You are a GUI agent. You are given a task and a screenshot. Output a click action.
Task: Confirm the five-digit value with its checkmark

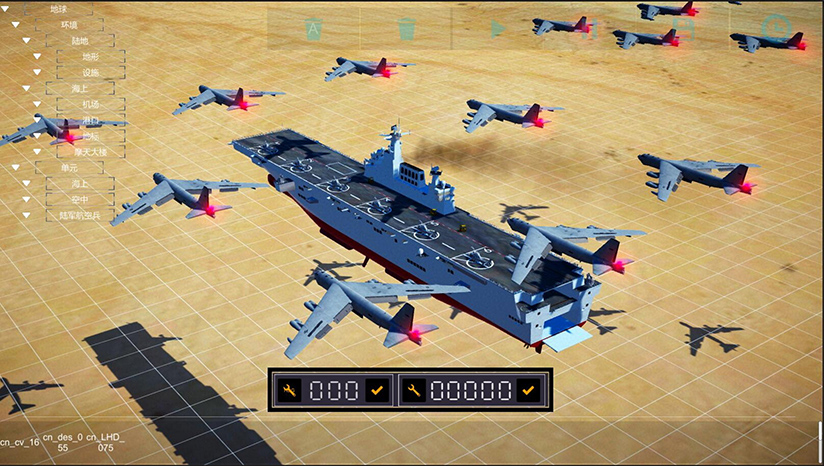coord(529,389)
